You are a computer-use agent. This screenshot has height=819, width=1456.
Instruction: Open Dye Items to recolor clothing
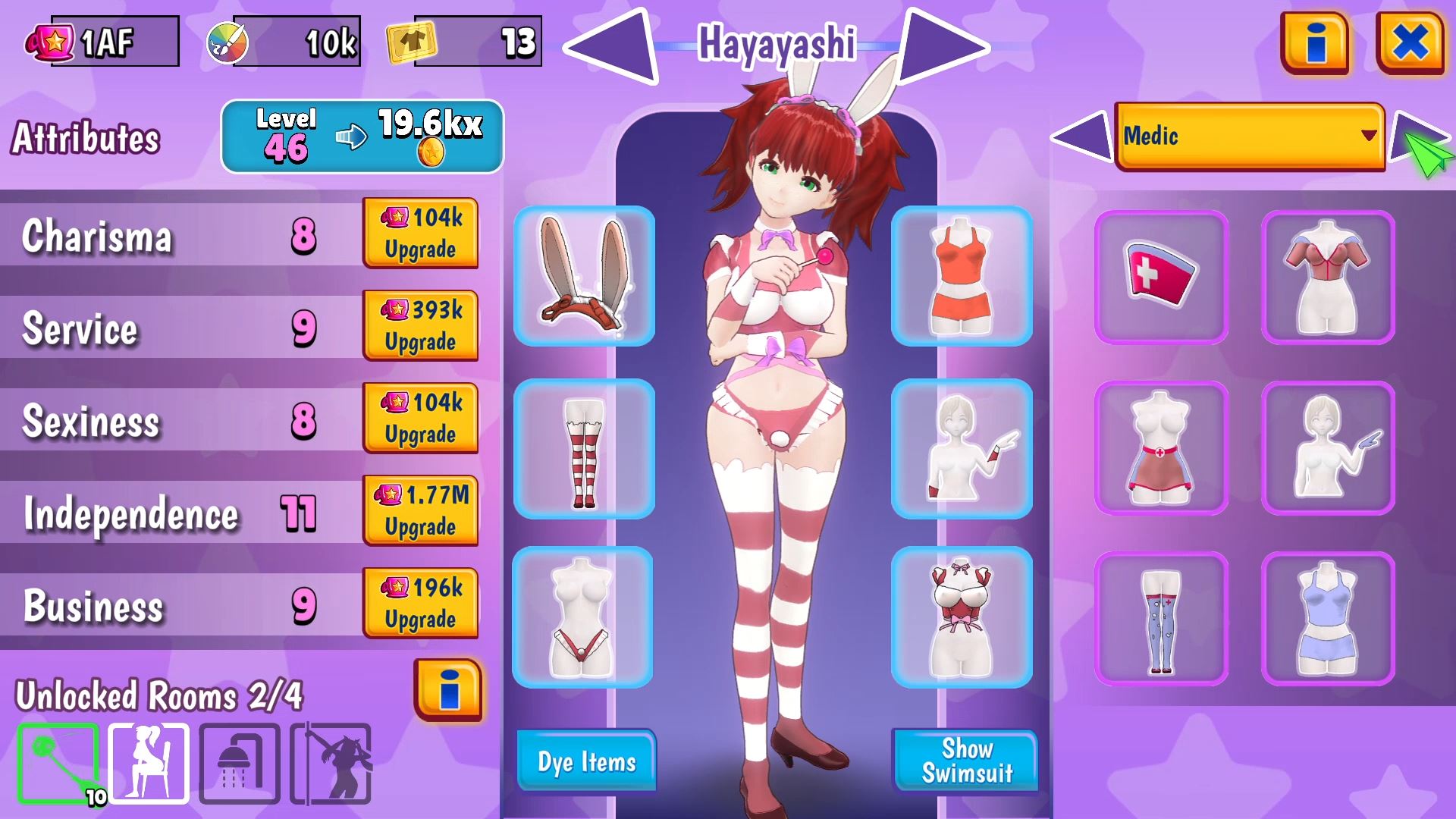(585, 761)
